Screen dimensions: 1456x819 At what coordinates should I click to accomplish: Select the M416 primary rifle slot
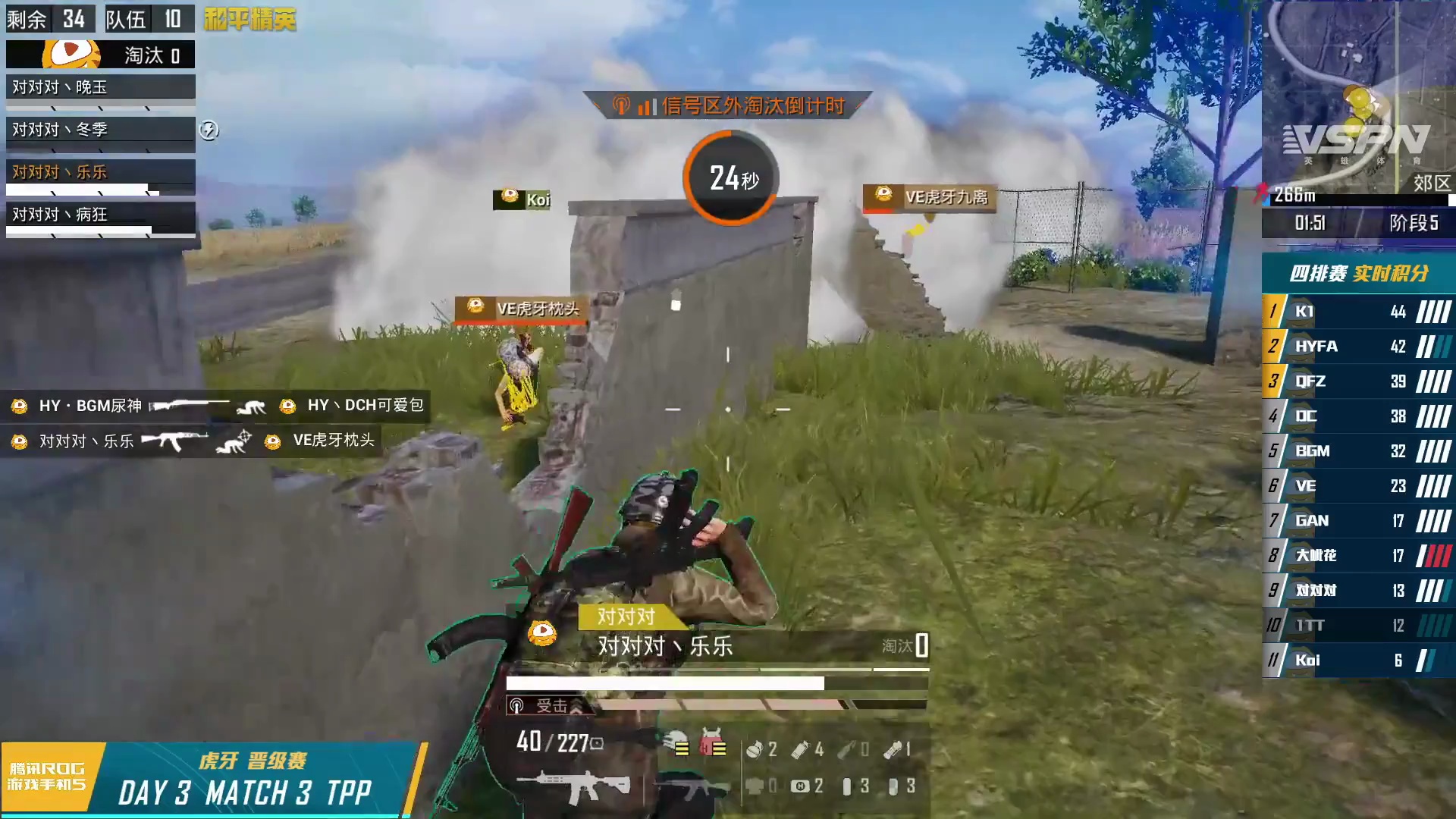tap(574, 787)
